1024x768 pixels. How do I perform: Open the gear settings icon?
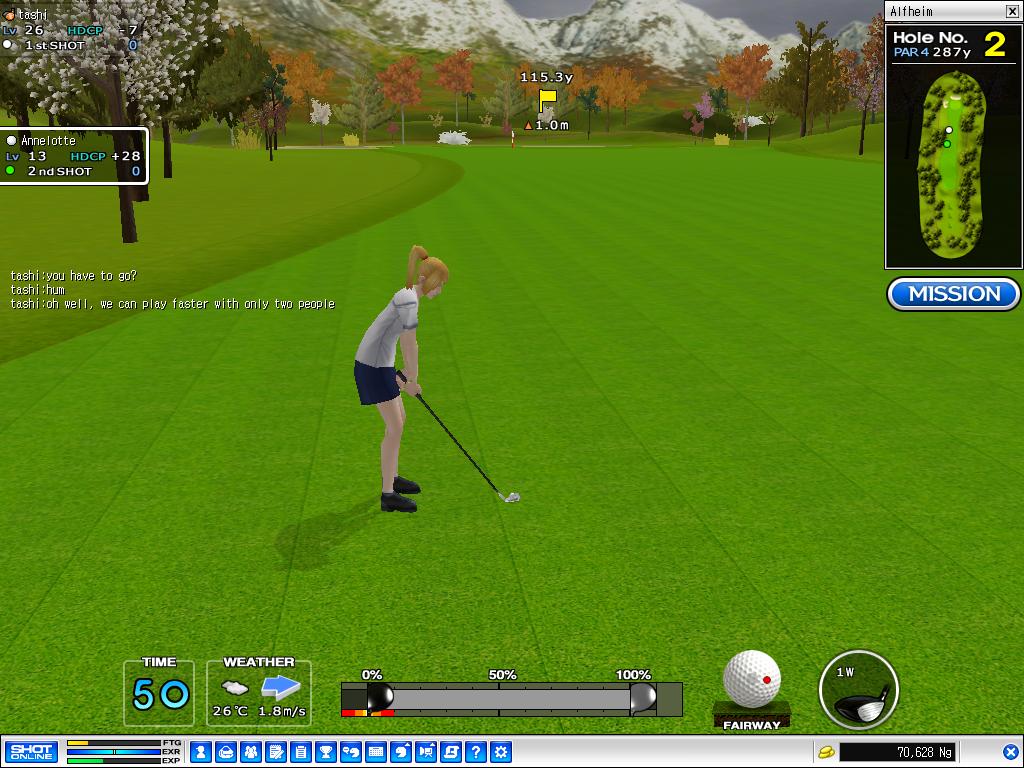(501, 751)
